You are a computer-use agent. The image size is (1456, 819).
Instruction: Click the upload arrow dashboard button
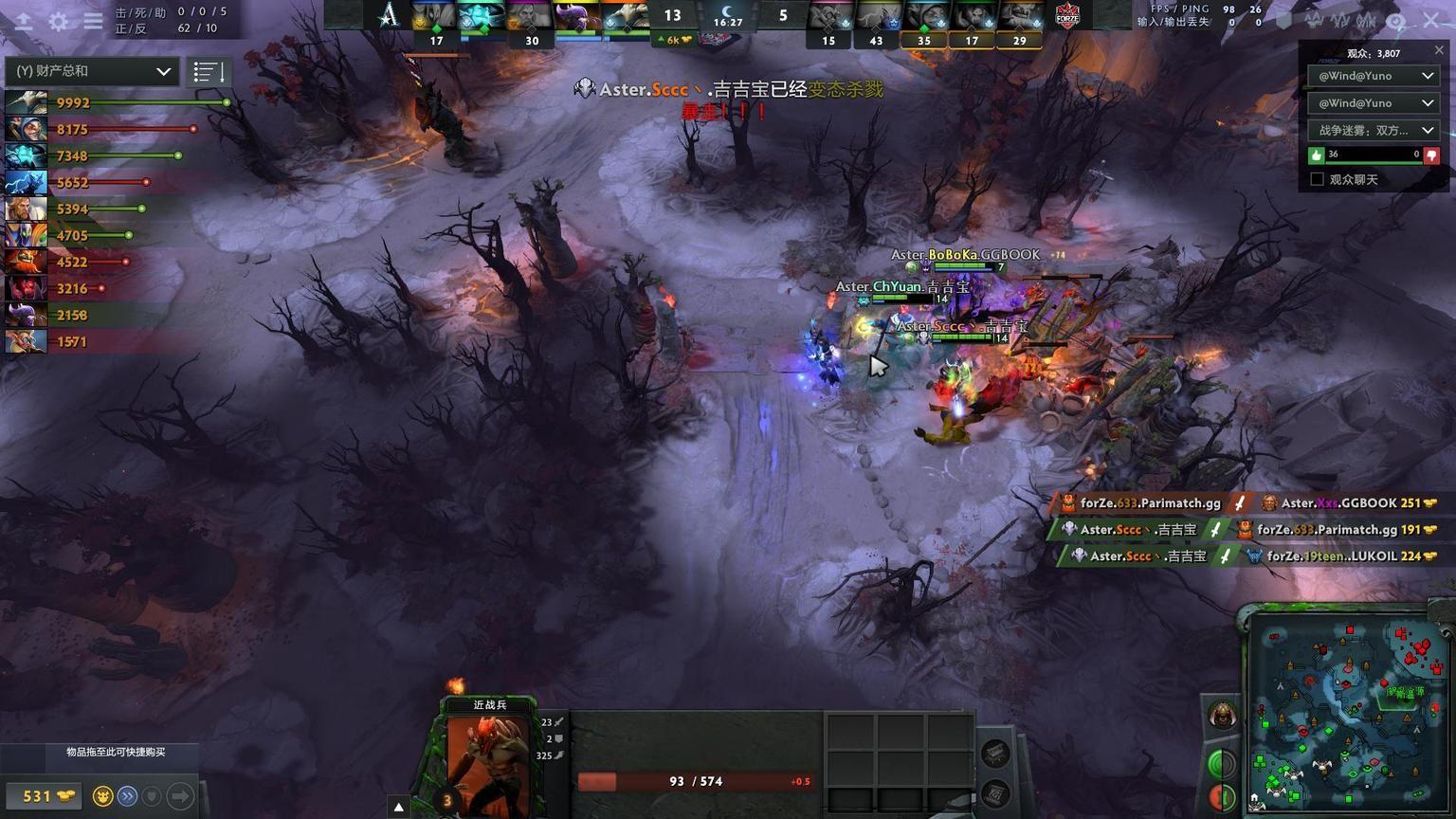pyautogui.click(x=24, y=21)
